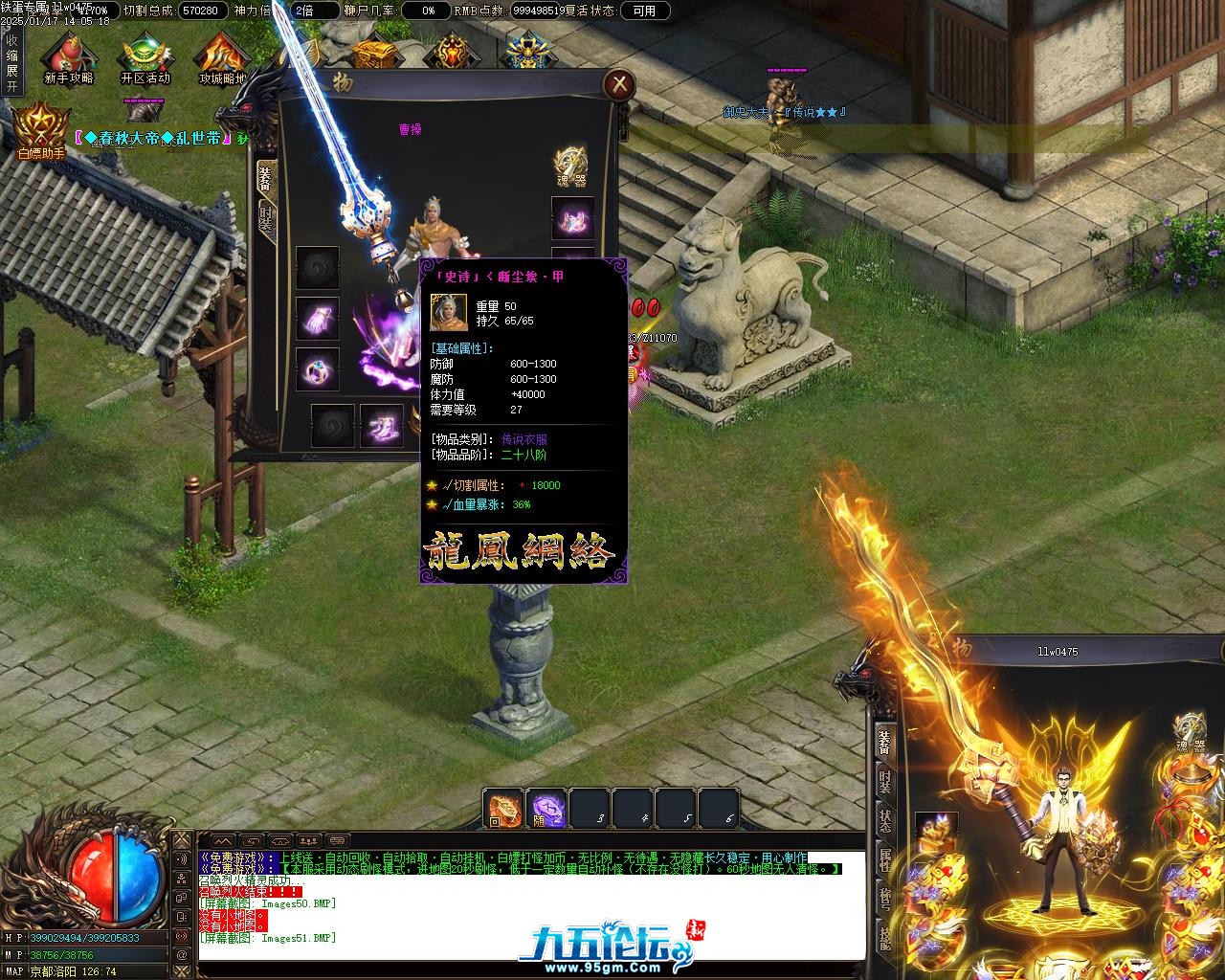Open the 攻城略地 siege menu
This screenshot has height=980, width=1225.
tap(222, 57)
